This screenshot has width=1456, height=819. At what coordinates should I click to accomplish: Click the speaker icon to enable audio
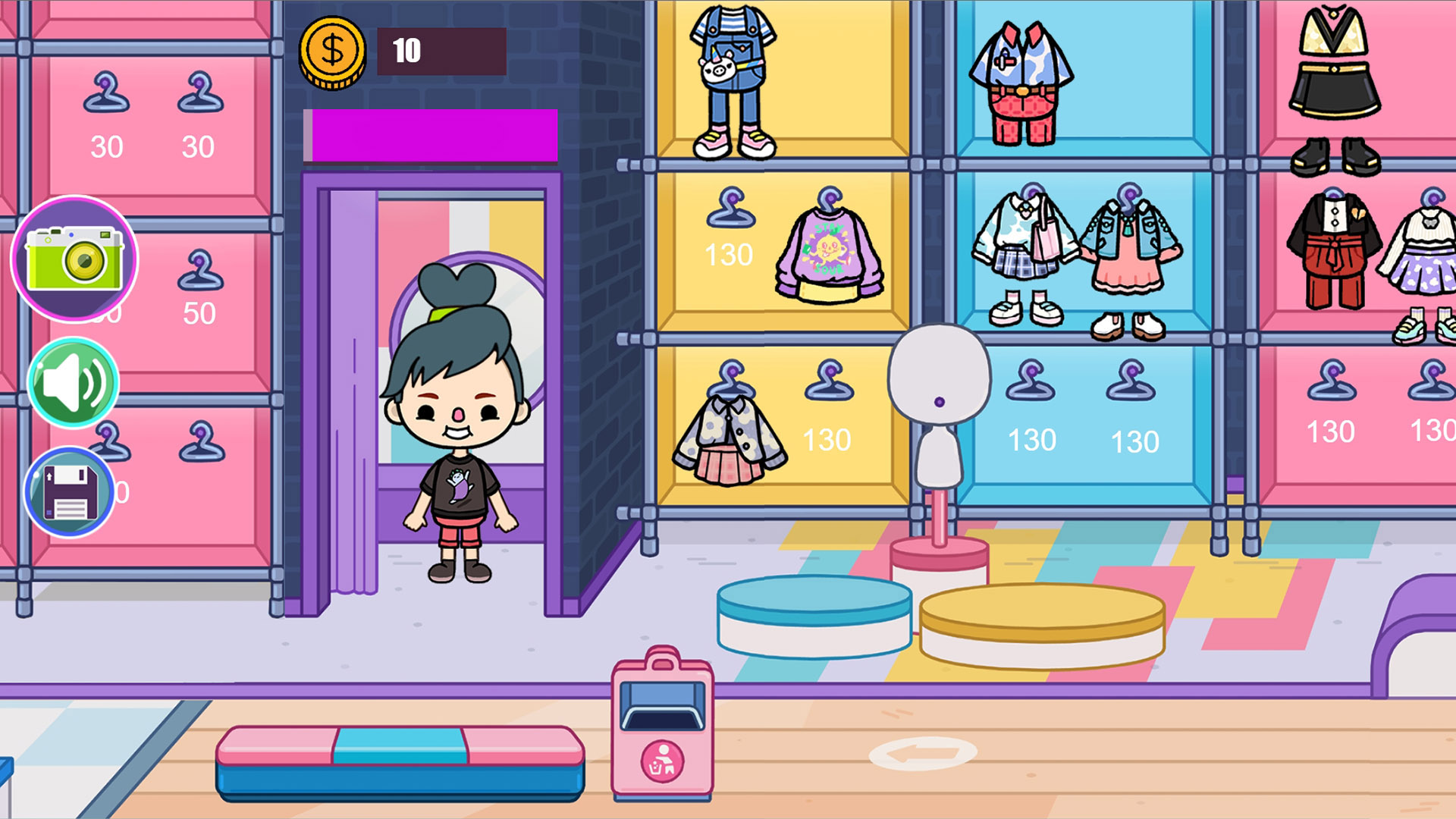coord(74,383)
